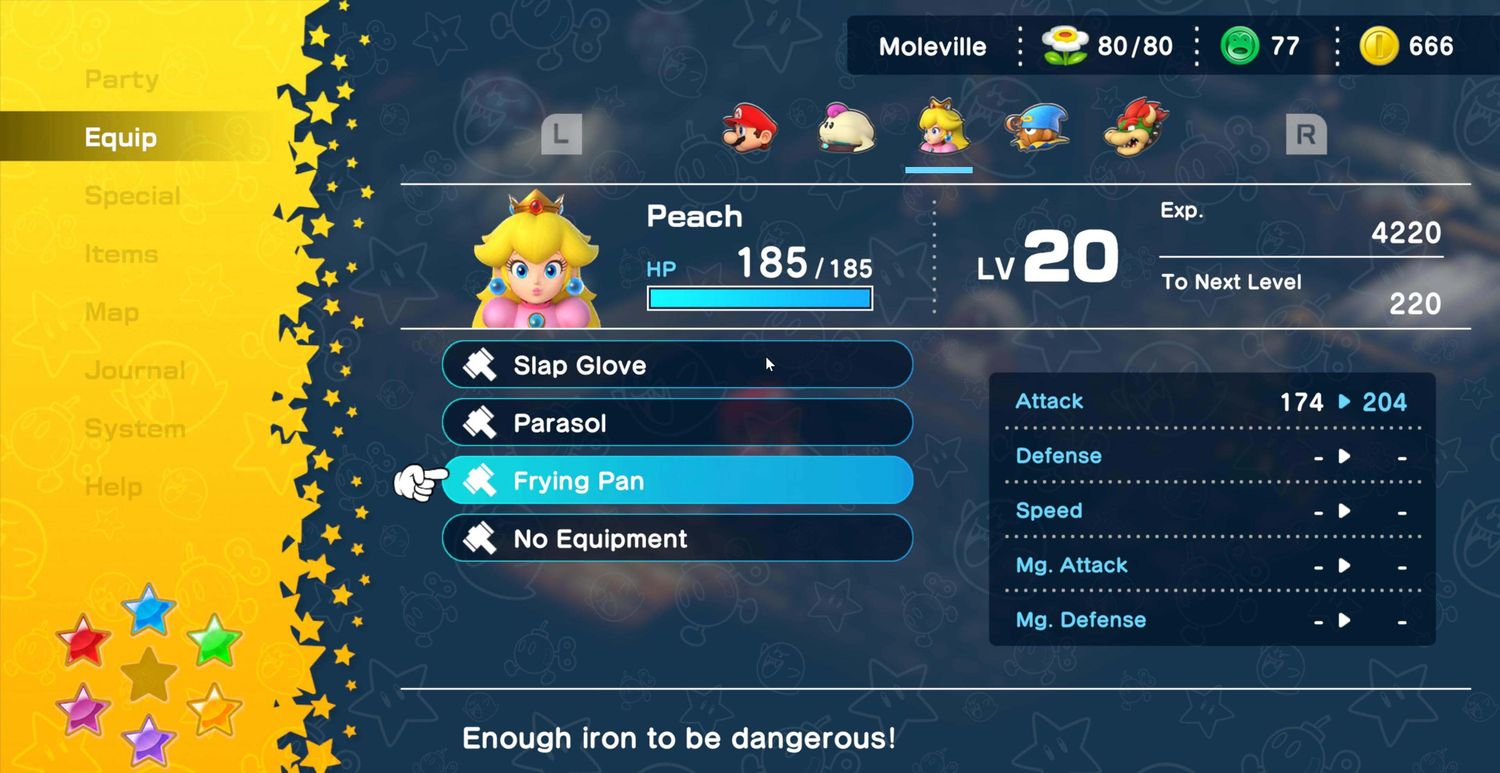Screen dimensions: 1500x773
Task: Switch to Geno's character portrait
Action: point(1037,128)
